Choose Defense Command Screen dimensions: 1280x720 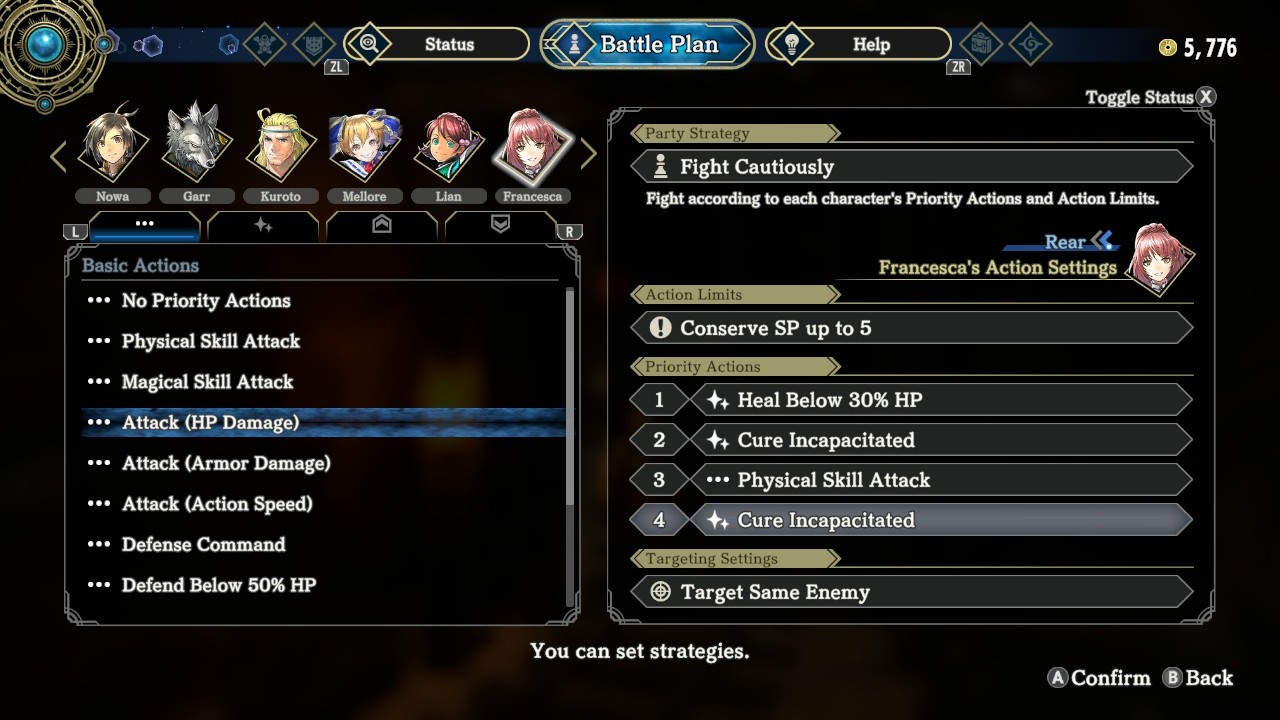[204, 545]
